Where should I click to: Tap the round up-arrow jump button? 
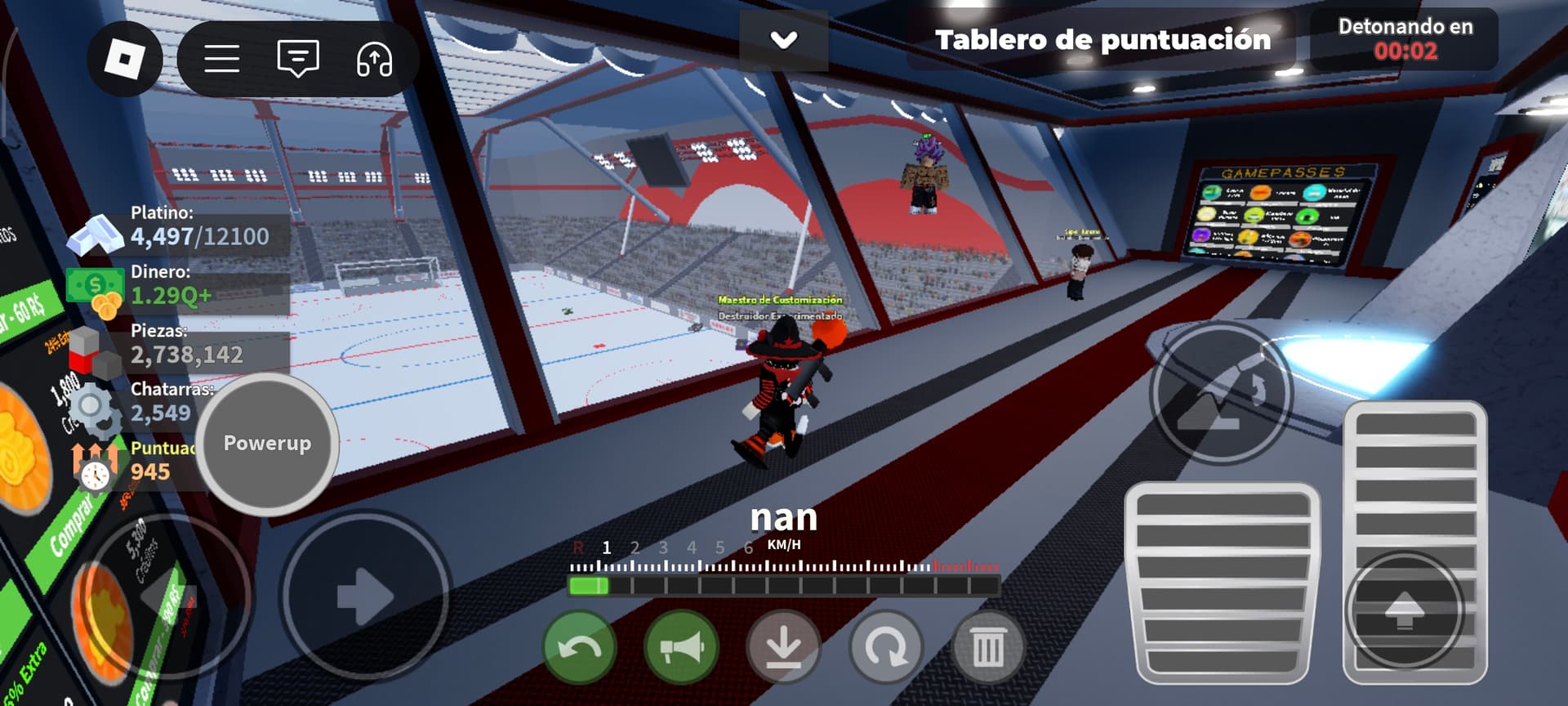(1404, 610)
